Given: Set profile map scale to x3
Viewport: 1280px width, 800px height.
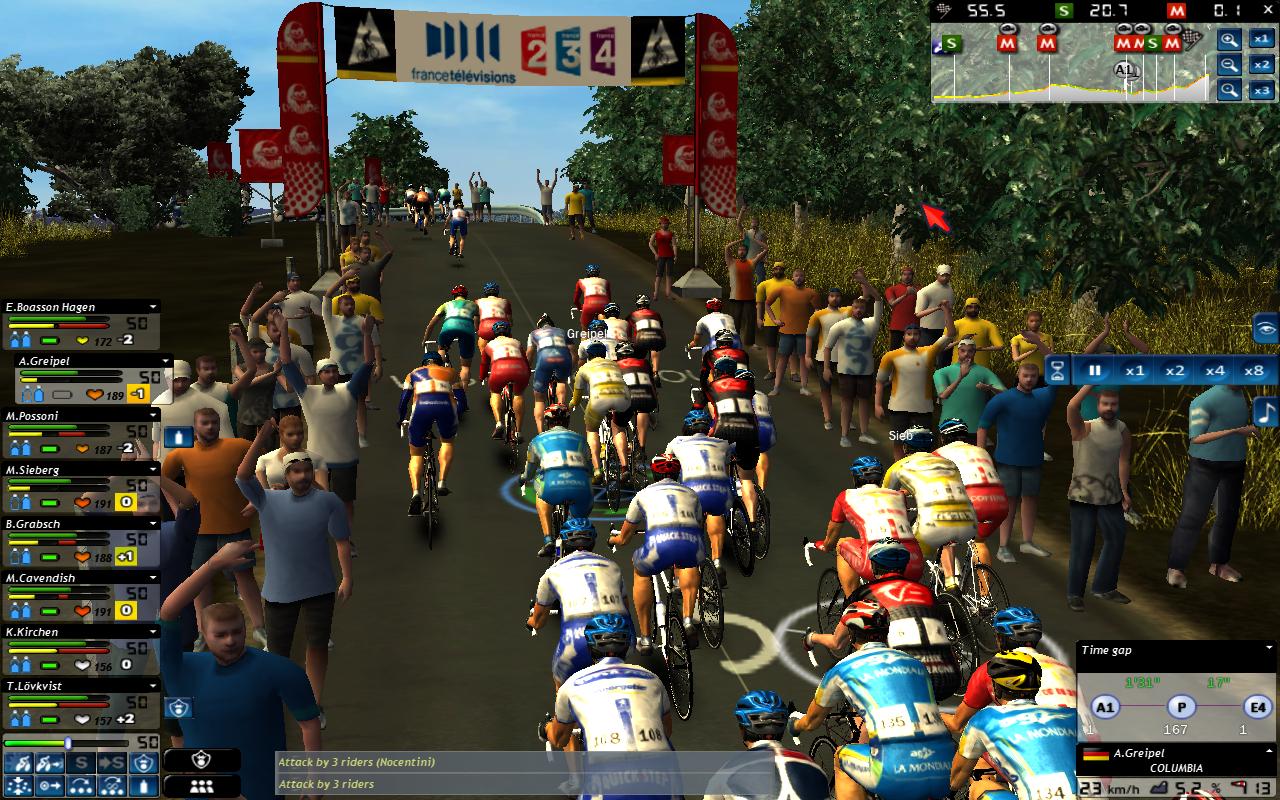Looking at the screenshot, I should click(1261, 90).
